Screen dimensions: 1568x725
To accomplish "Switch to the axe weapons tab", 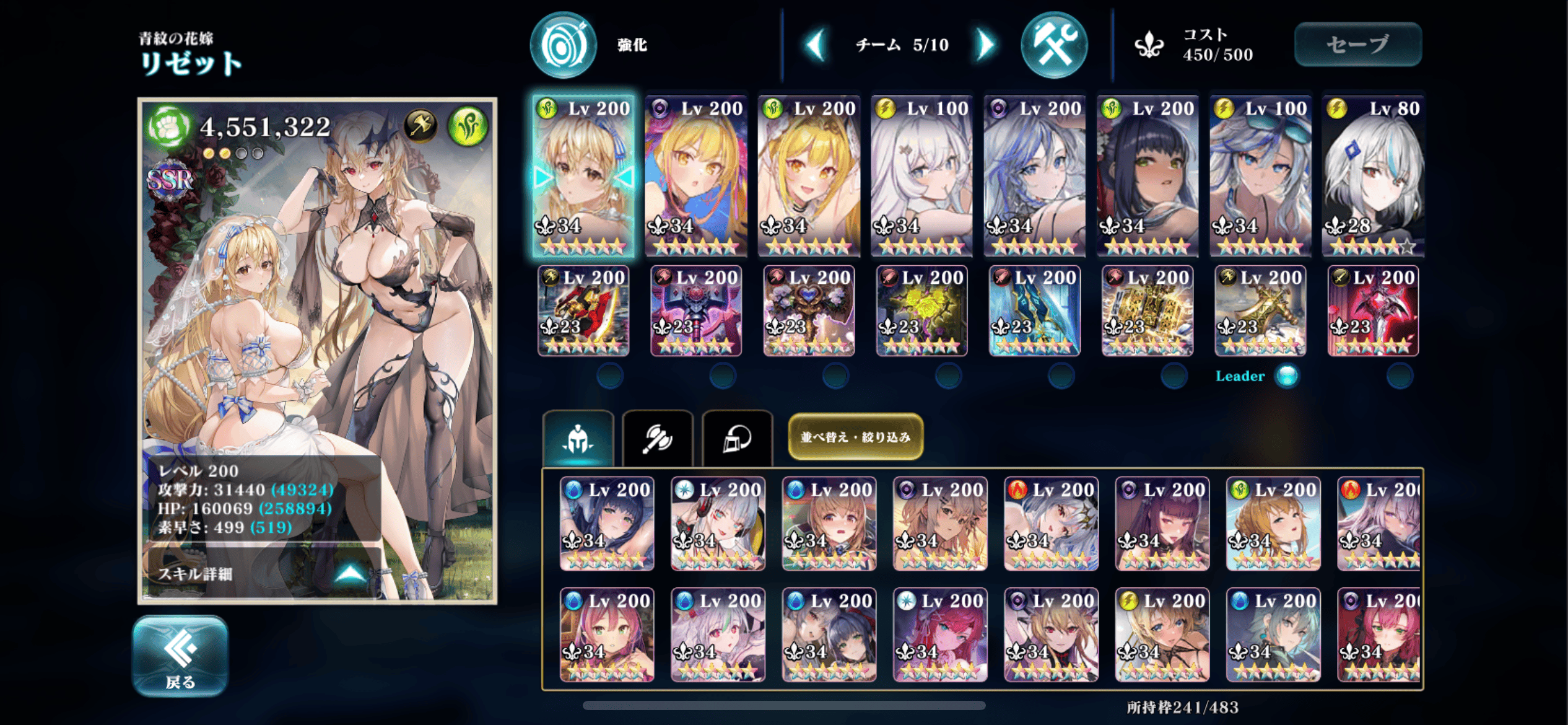I will 657,439.
